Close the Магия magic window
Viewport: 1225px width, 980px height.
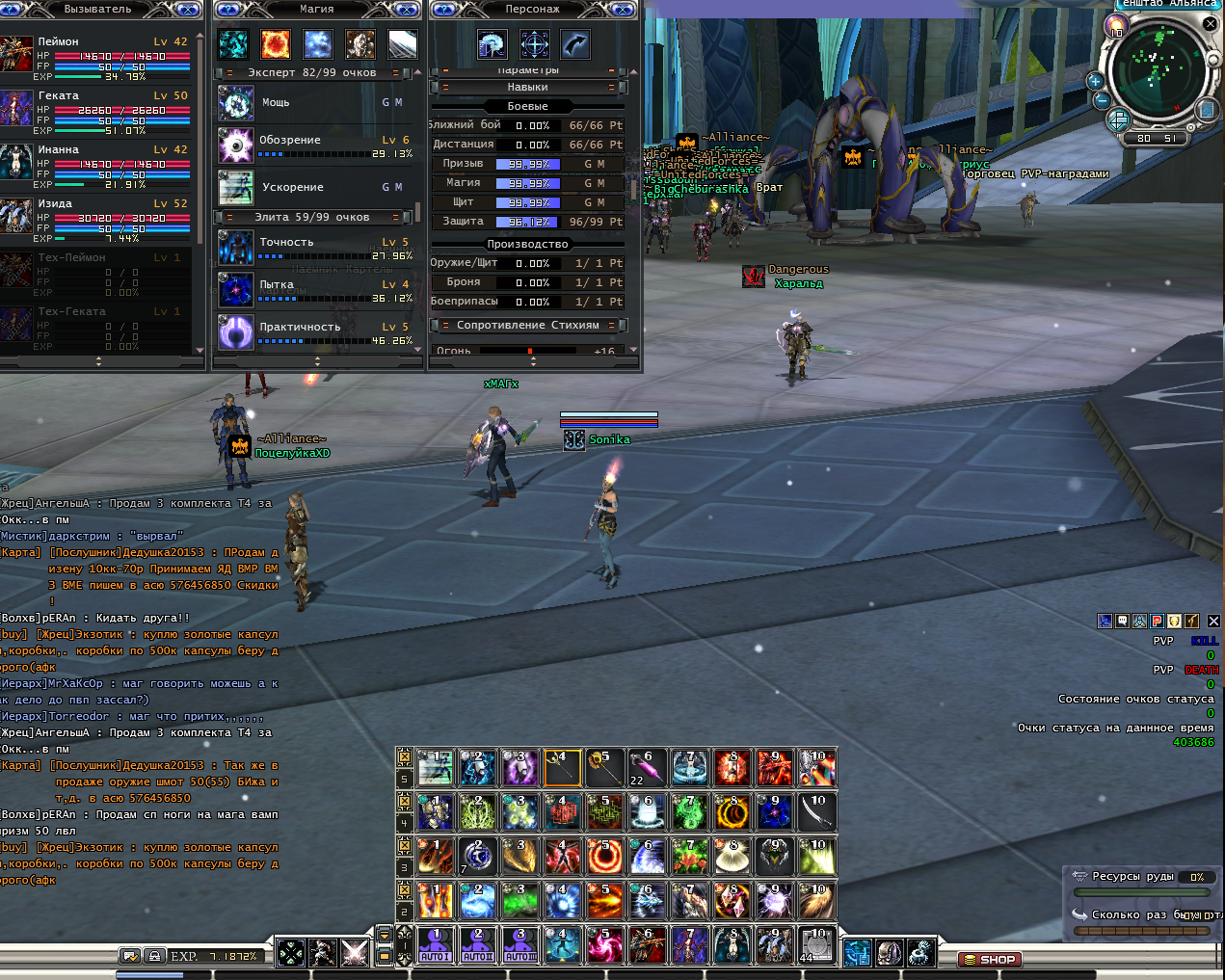(409, 10)
